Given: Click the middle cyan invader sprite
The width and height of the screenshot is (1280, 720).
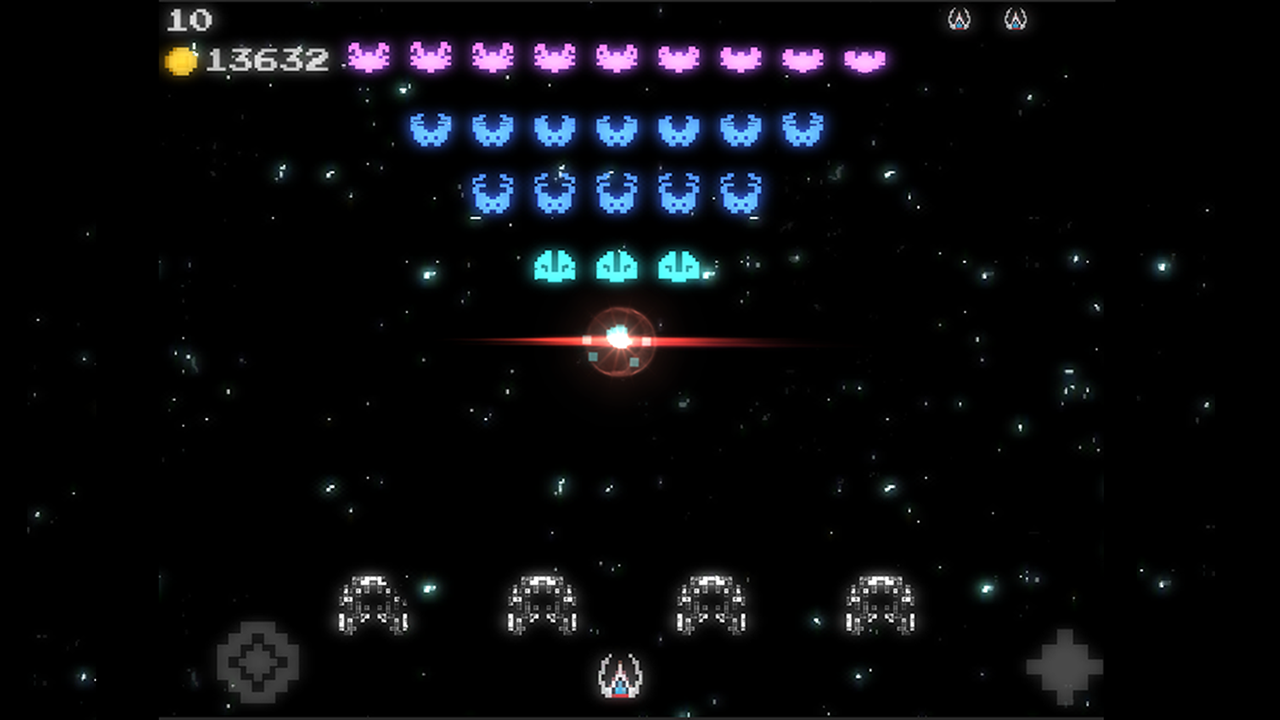Looking at the screenshot, I should [618, 265].
